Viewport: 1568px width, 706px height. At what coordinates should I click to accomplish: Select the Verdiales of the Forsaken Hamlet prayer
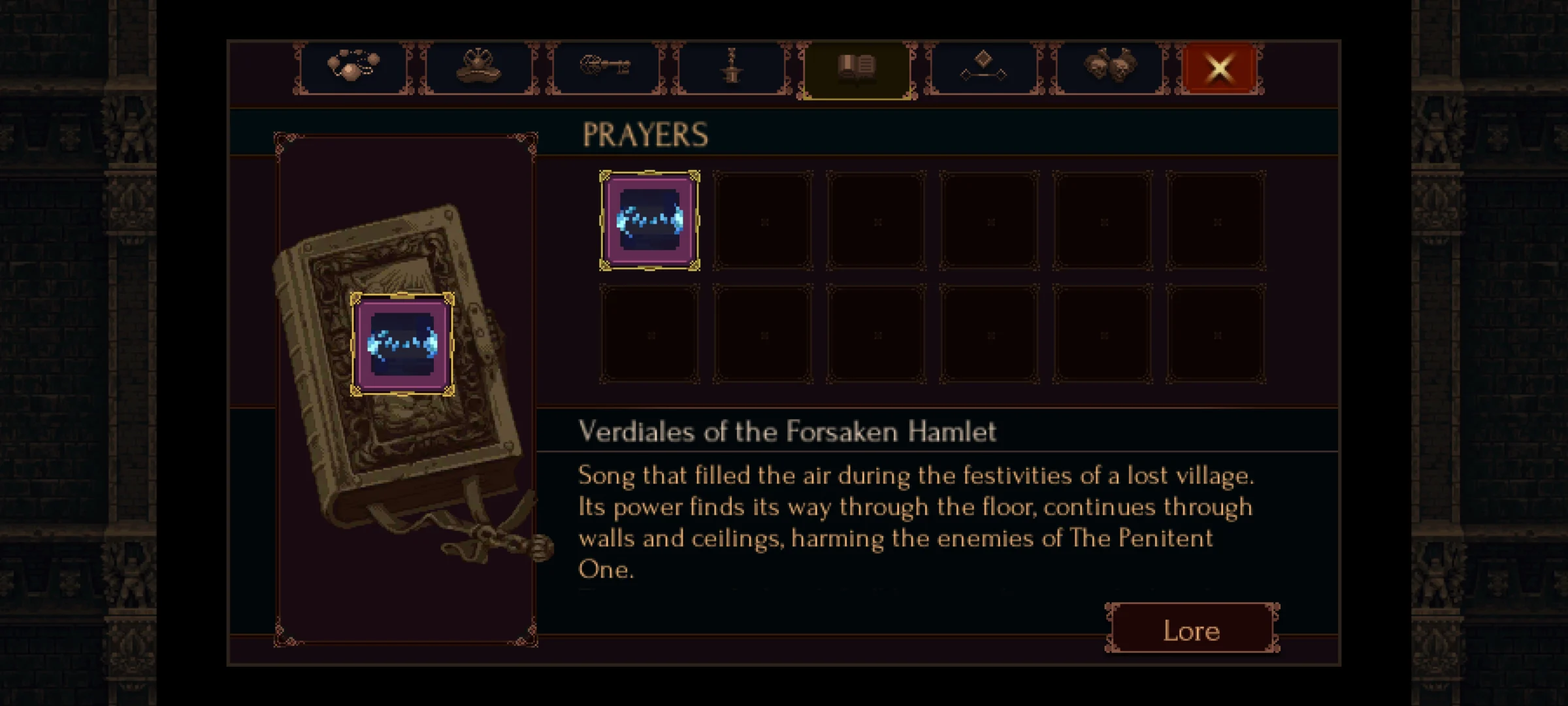[x=650, y=220]
